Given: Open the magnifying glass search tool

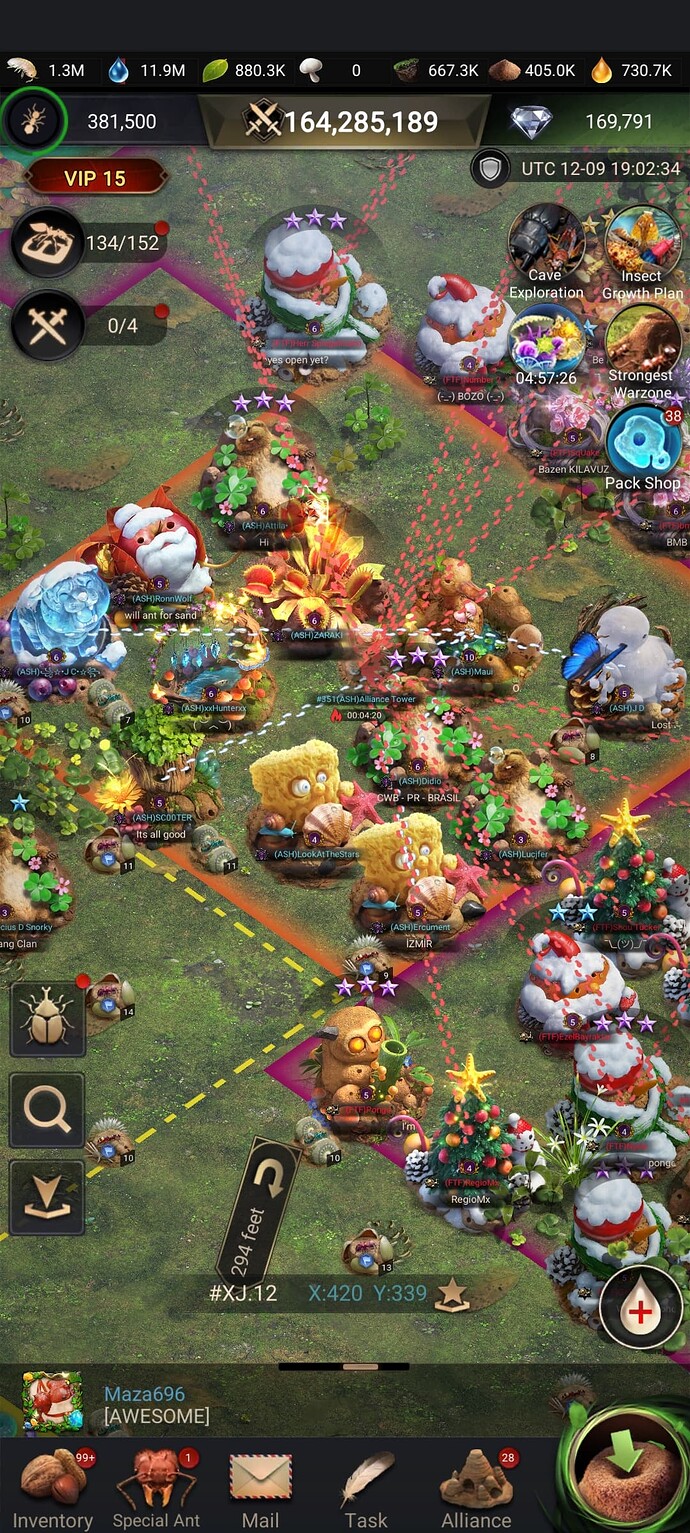Looking at the screenshot, I should [47, 1110].
